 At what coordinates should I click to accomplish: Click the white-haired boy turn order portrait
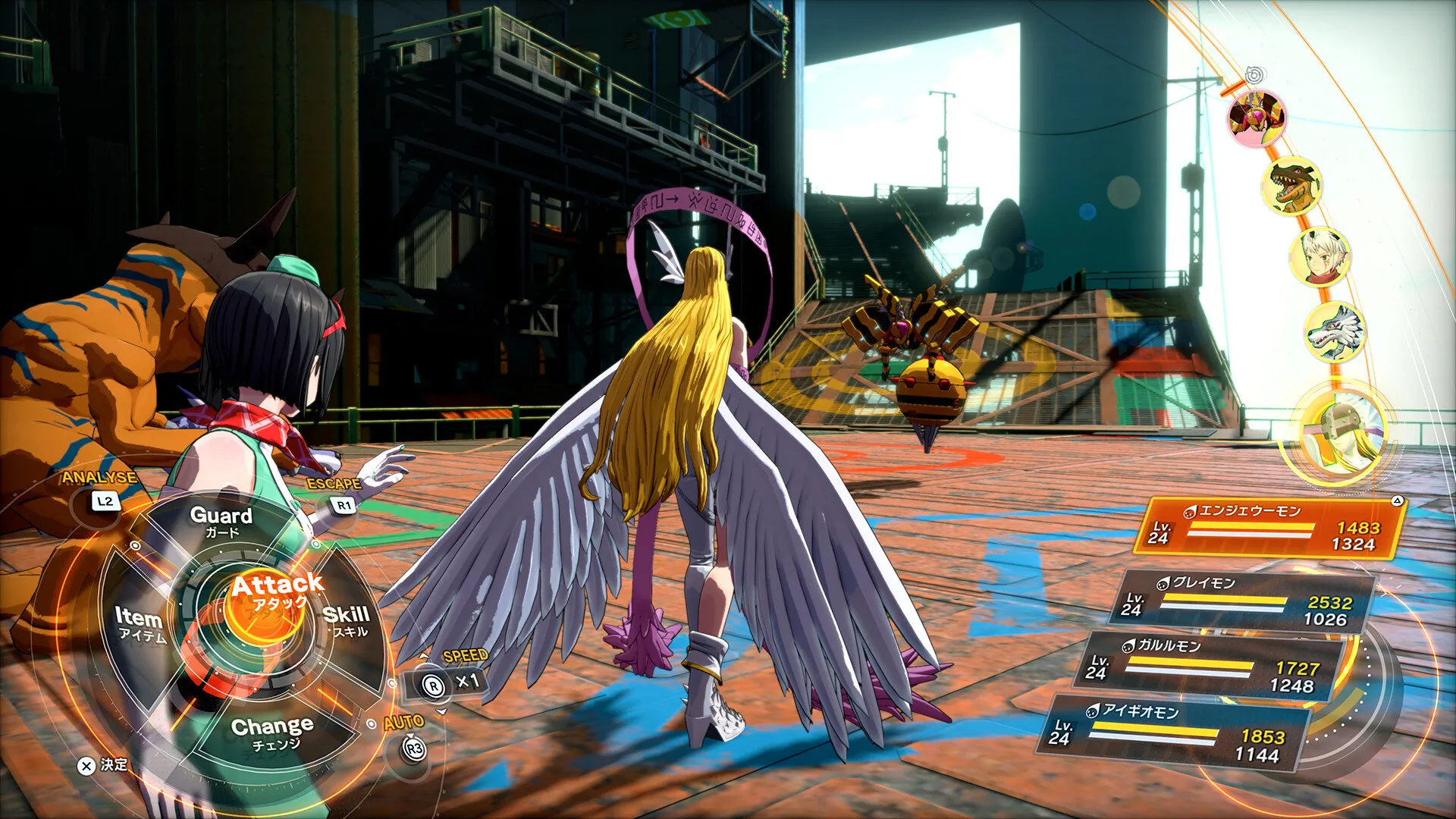point(1320,256)
